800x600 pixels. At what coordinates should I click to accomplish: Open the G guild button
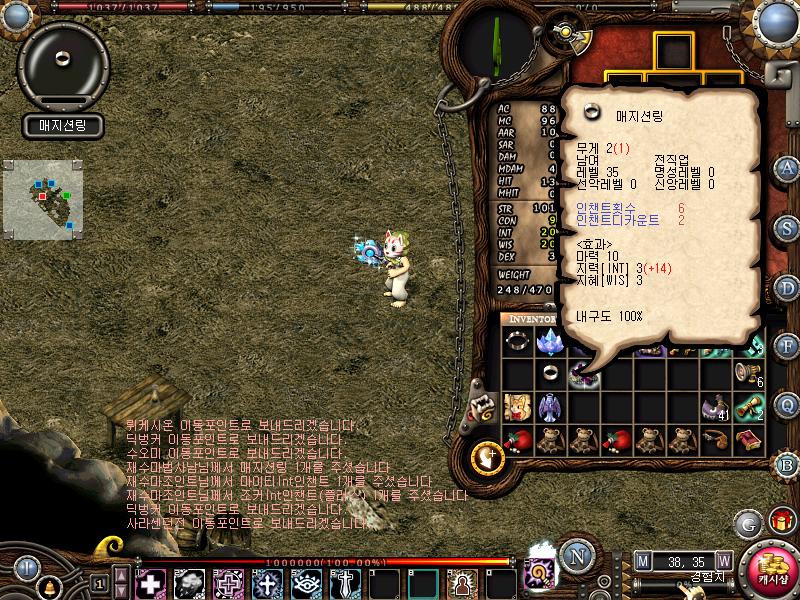pyautogui.click(x=747, y=522)
